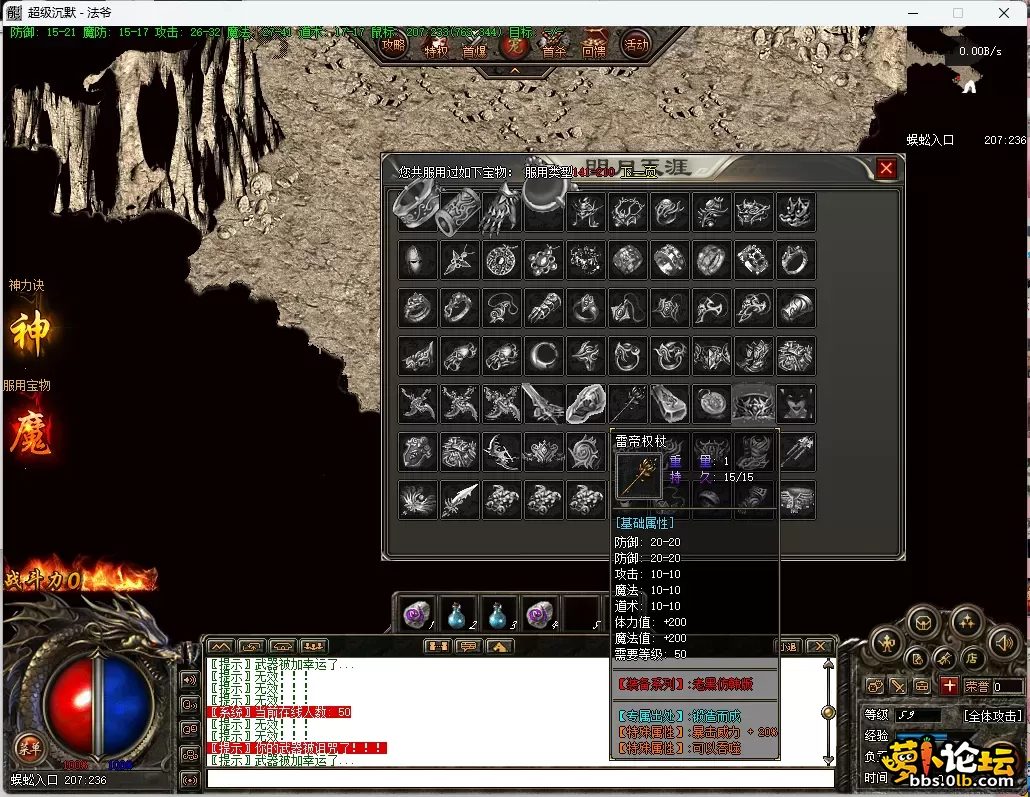Viewport: 1030px width, 797px height.
Task: Close the game window
Action: [x=1005, y=13]
